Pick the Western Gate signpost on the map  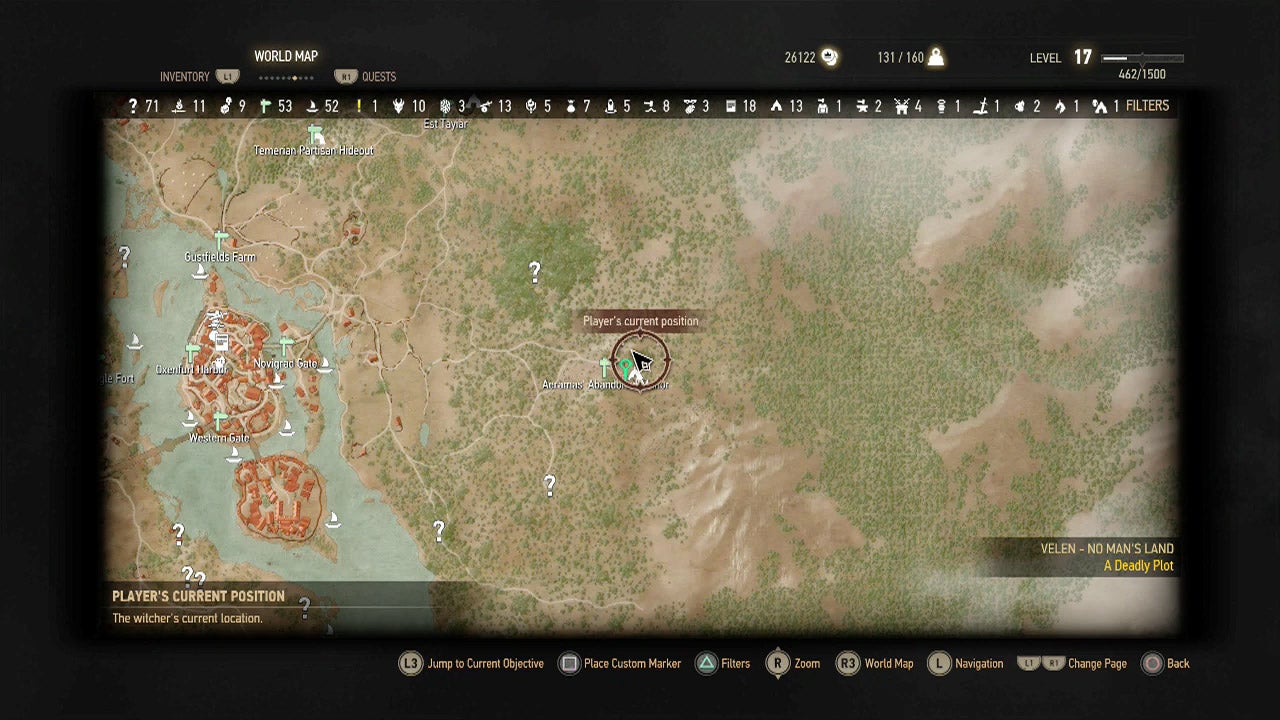(219, 421)
